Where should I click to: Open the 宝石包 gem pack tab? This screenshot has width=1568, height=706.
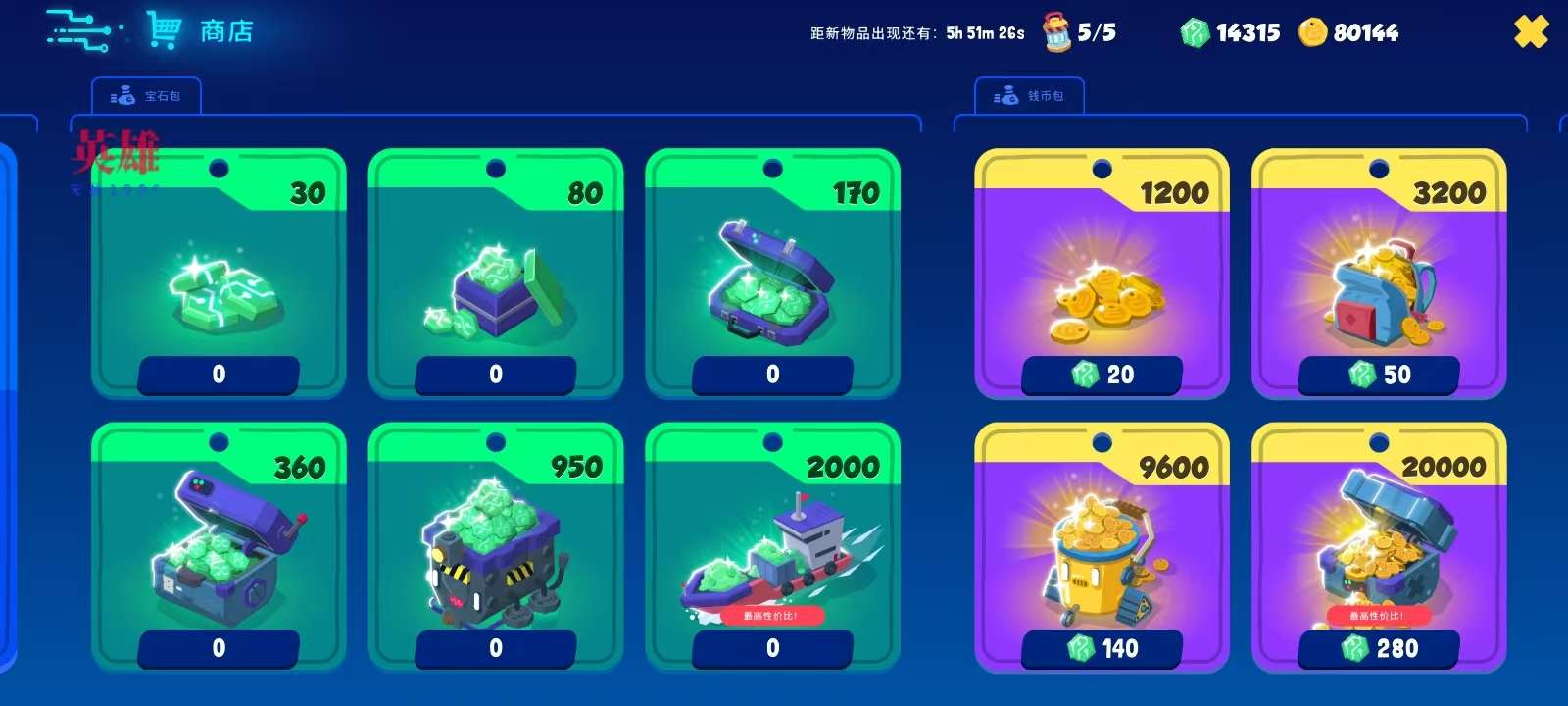[147, 96]
